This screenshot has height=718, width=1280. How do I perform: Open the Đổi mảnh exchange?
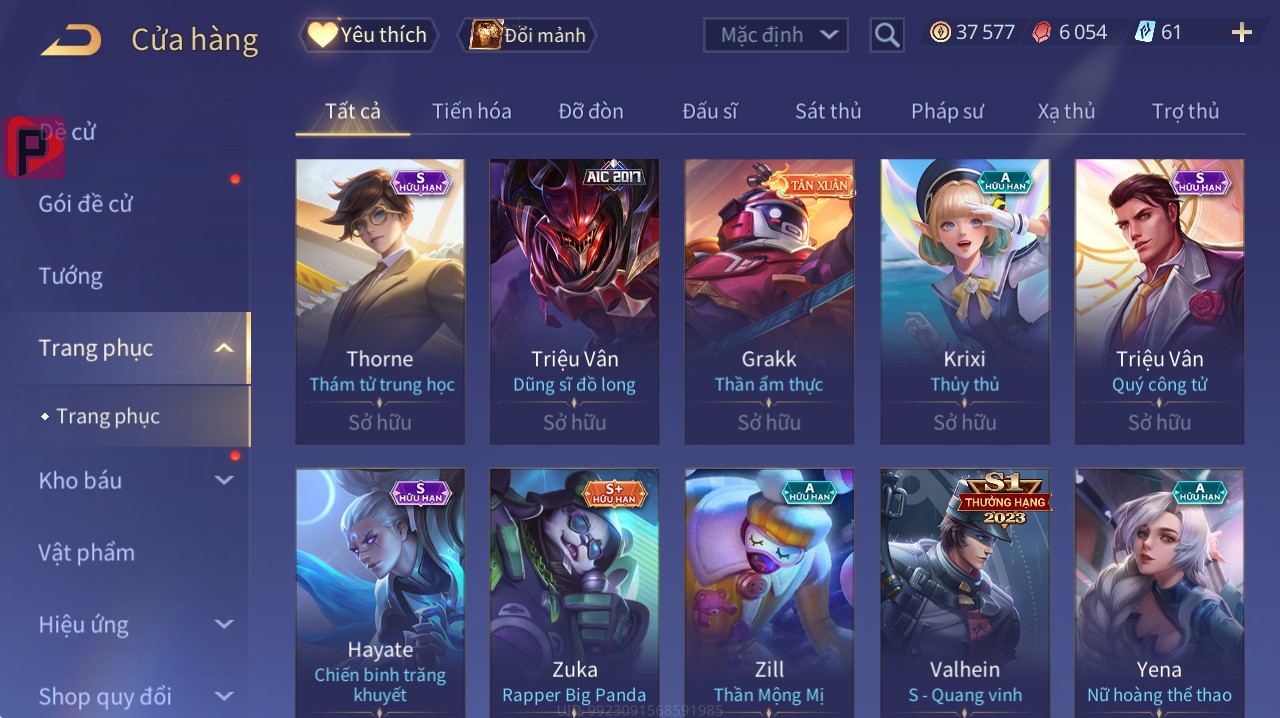[x=528, y=35]
